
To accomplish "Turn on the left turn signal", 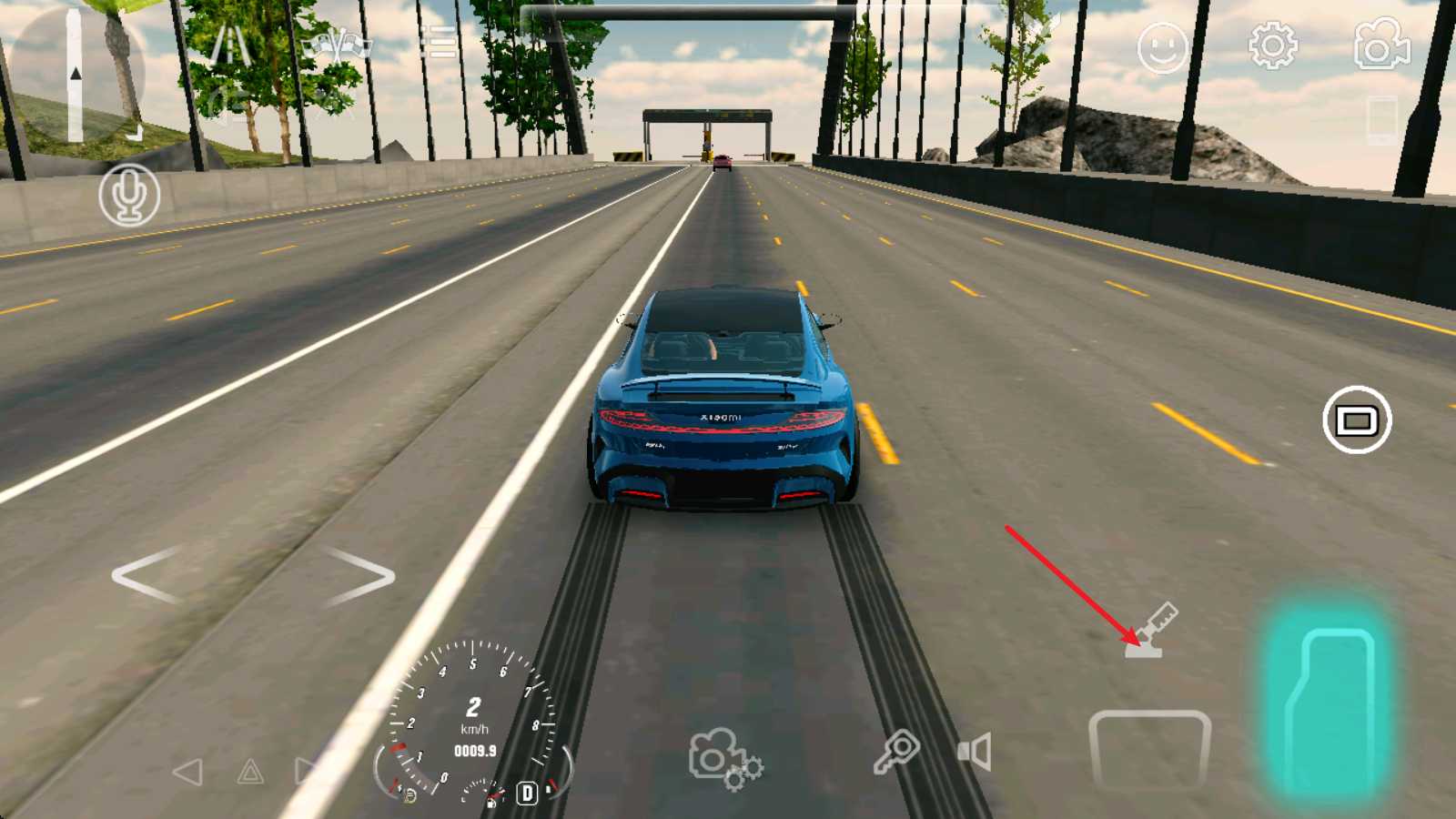I will point(188,773).
